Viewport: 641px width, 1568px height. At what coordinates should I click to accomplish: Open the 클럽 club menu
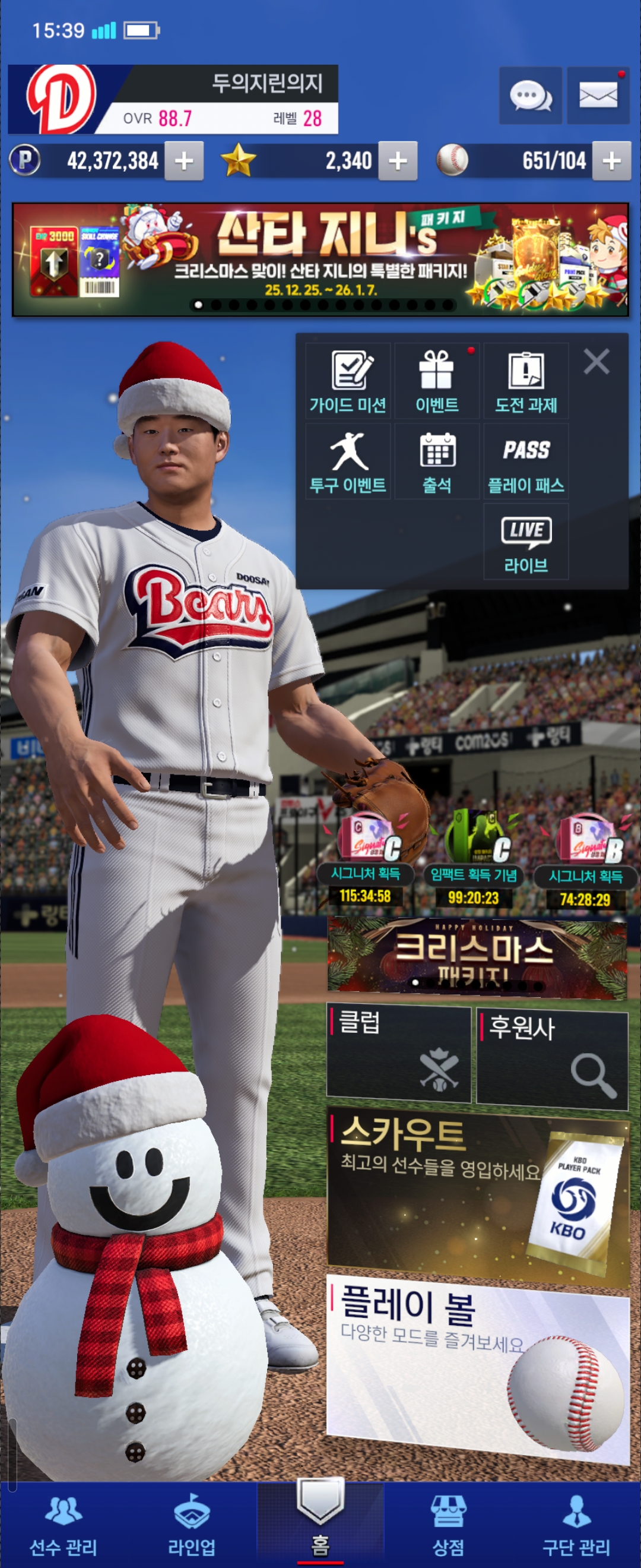point(399,1054)
